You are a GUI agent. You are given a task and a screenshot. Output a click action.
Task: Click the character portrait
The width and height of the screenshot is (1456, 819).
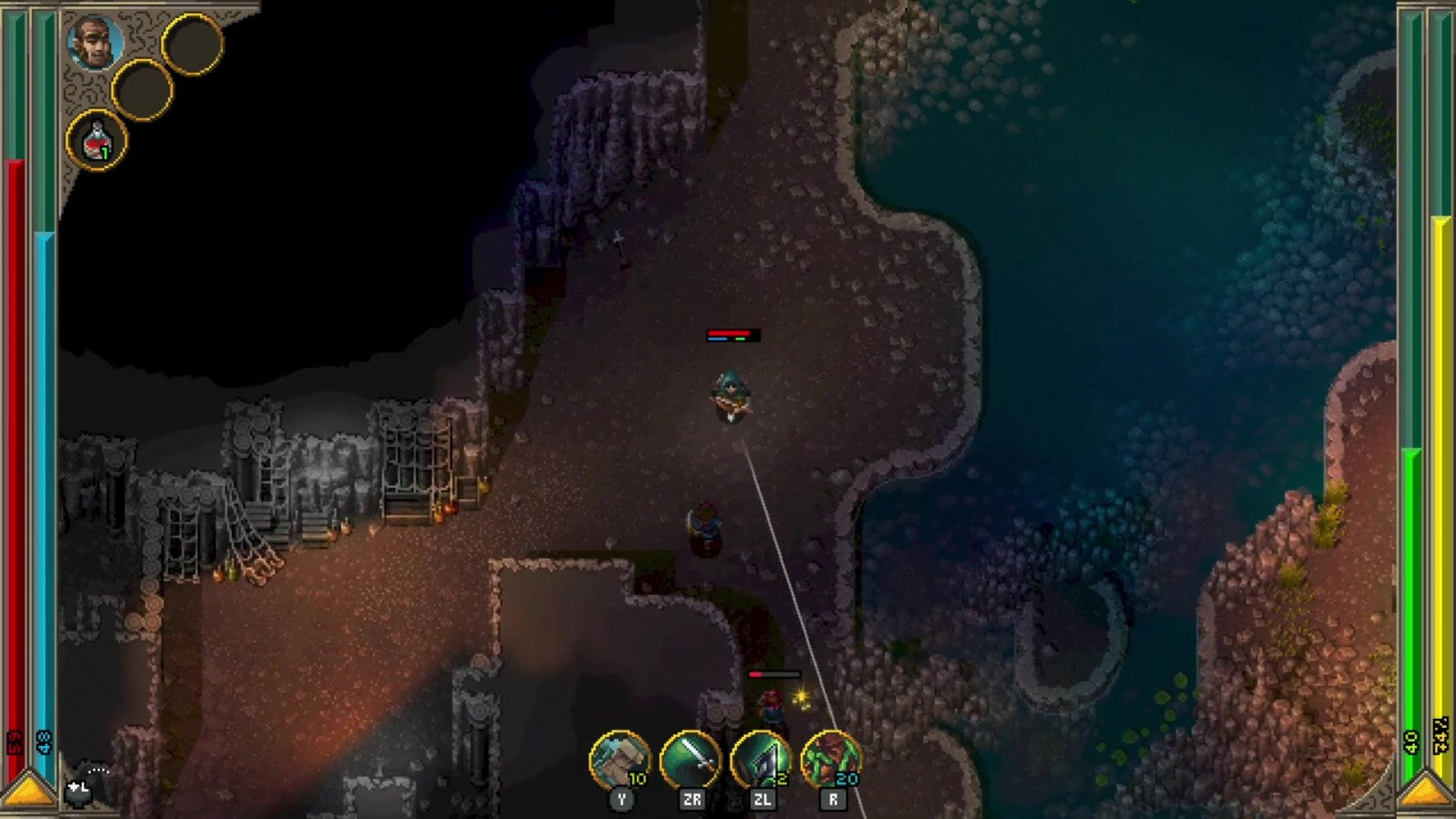point(96,43)
